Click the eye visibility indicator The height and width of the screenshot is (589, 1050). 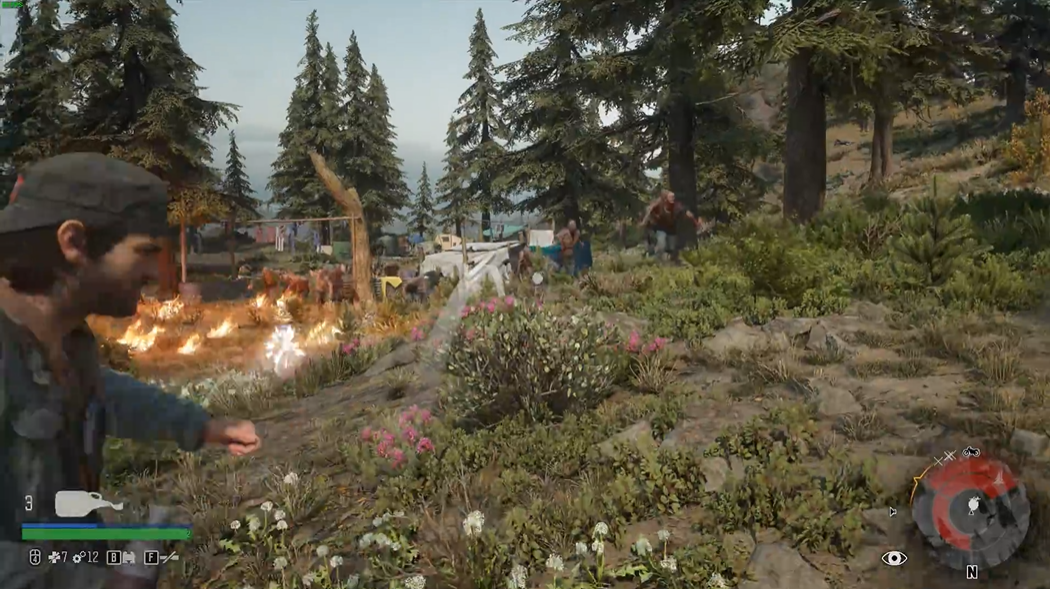click(x=894, y=558)
